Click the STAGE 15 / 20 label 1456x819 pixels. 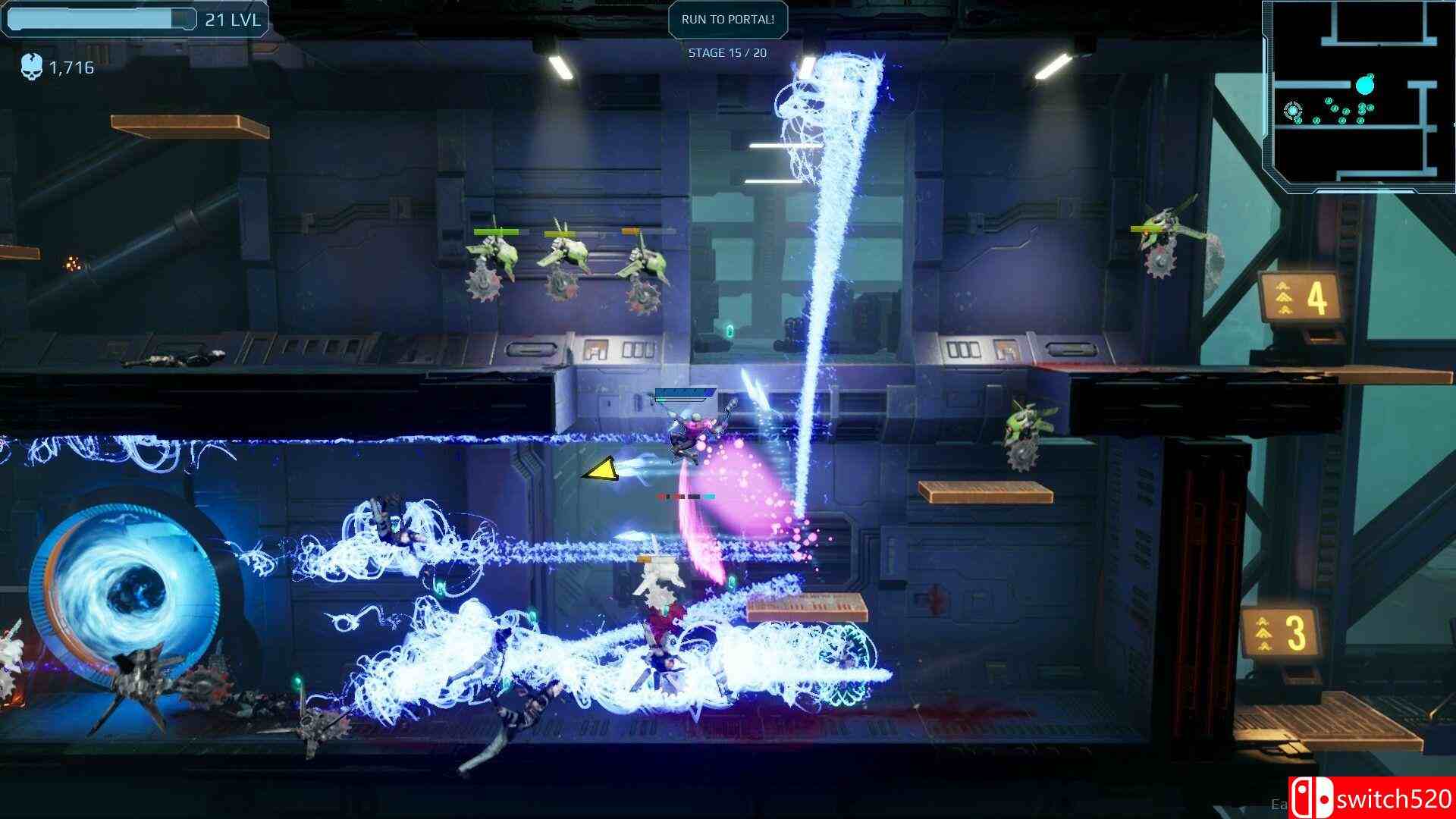click(727, 54)
